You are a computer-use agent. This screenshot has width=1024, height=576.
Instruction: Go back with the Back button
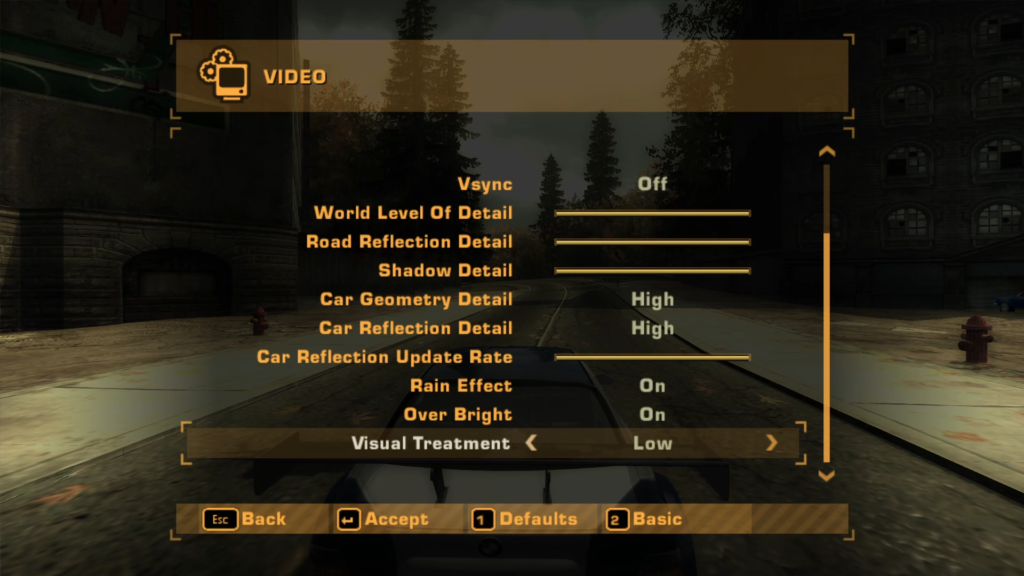coord(245,519)
